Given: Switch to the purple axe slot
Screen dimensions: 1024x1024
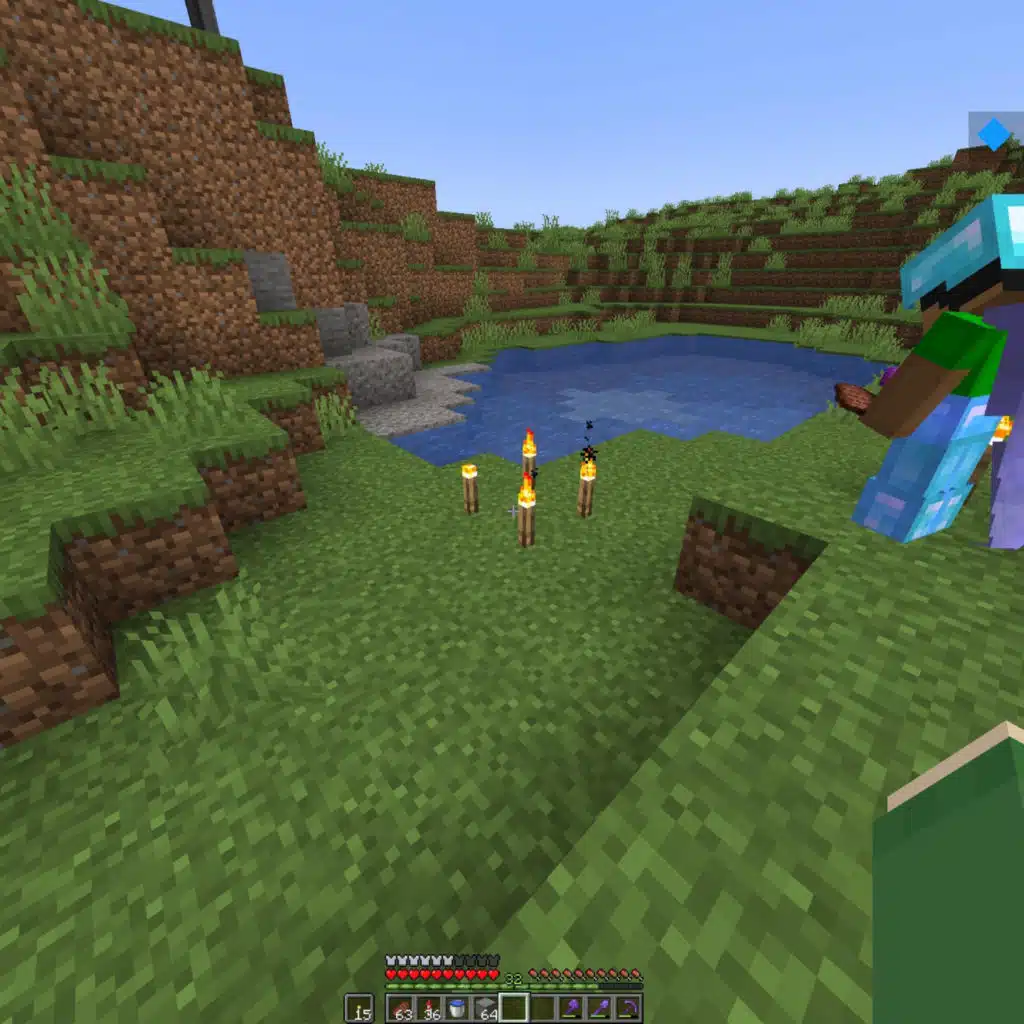Looking at the screenshot, I should click(x=571, y=1008).
